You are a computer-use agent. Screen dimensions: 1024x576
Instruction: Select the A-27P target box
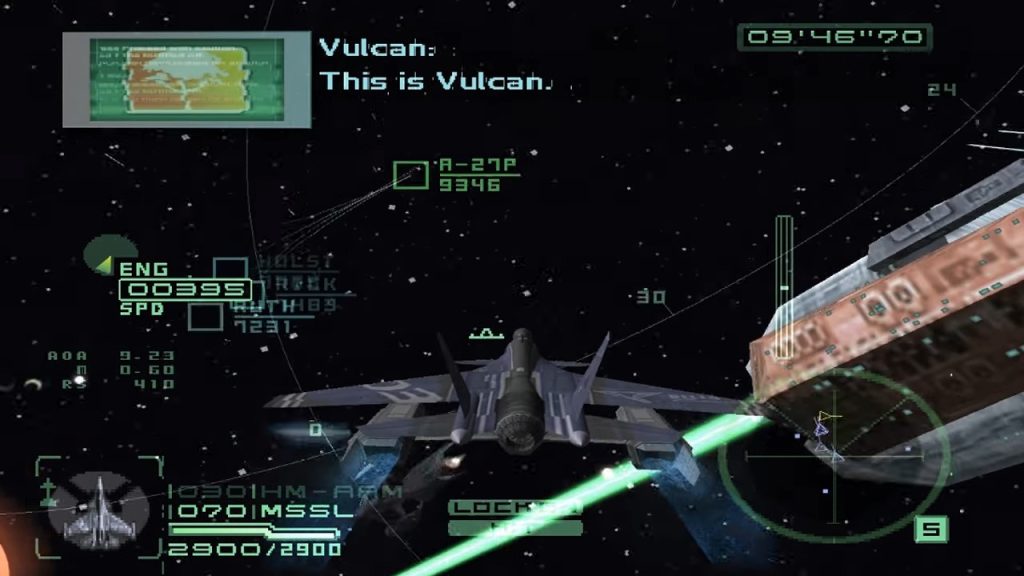[x=410, y=175]
